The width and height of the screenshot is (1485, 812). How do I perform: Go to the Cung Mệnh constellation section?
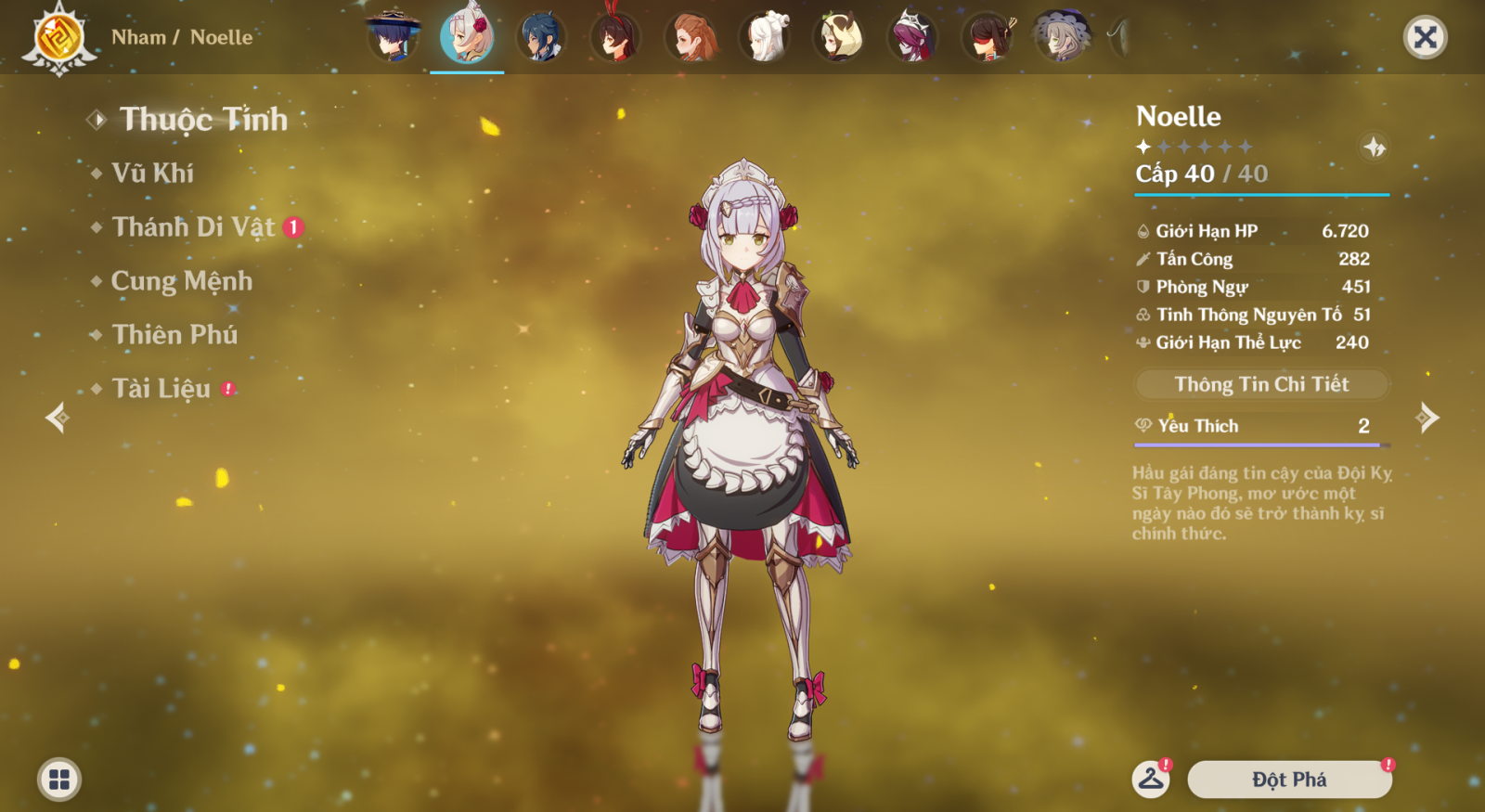pos(181,281)
